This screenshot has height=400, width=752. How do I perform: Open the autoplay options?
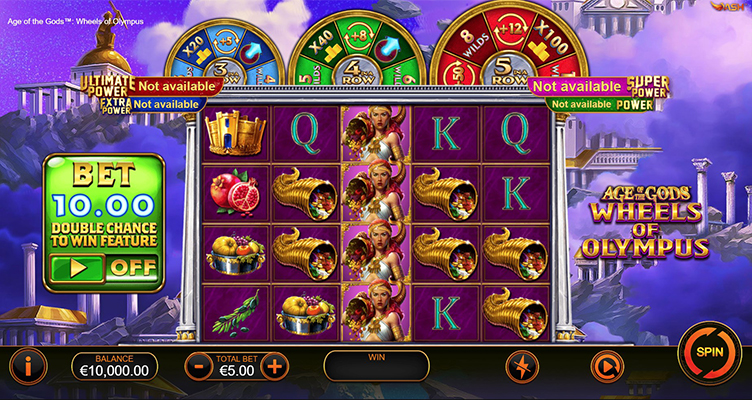[x=604, y=366]
